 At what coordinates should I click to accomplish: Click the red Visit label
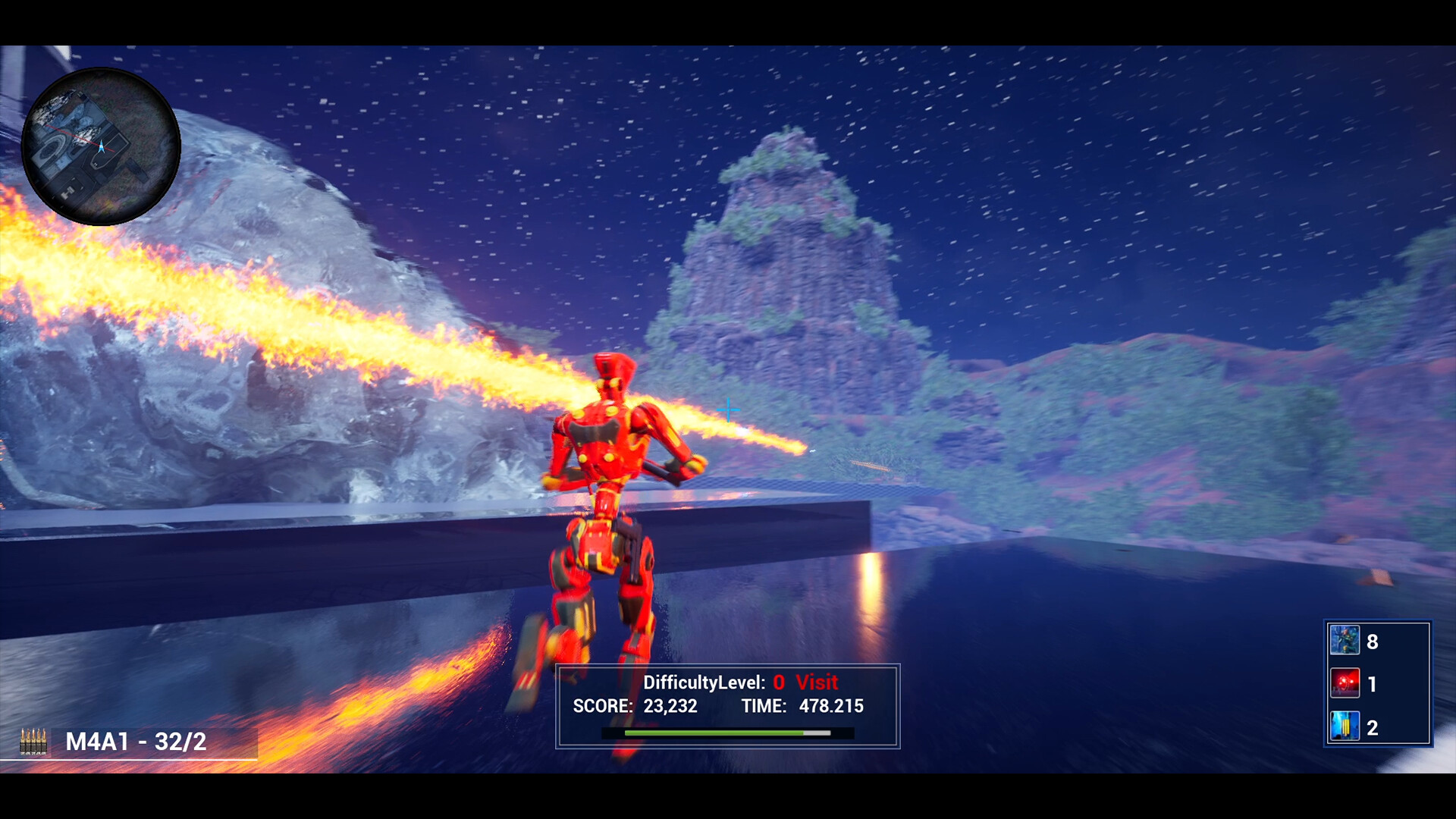[x=817, y=682]
